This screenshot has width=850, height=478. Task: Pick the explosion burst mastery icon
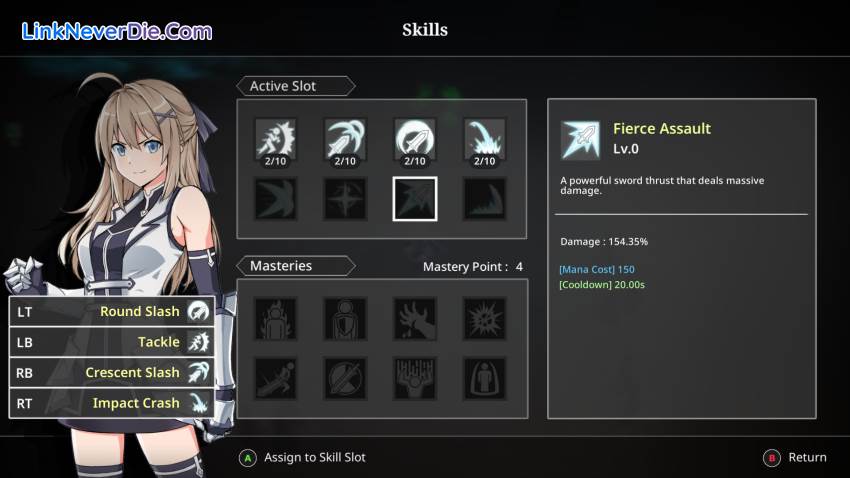485,319
